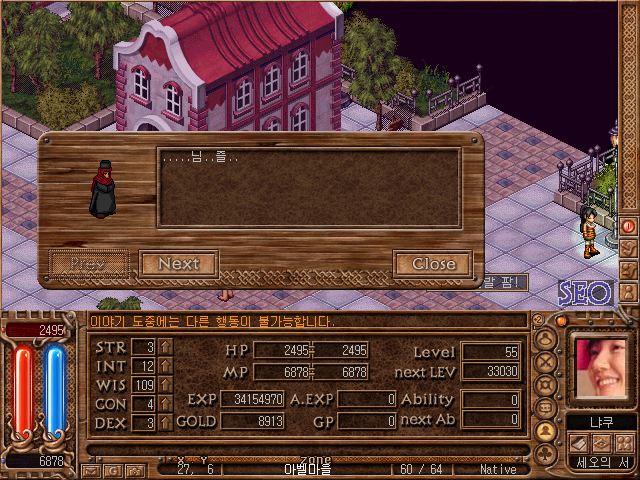Increase the INT stat by one

[x=165, y=366]
